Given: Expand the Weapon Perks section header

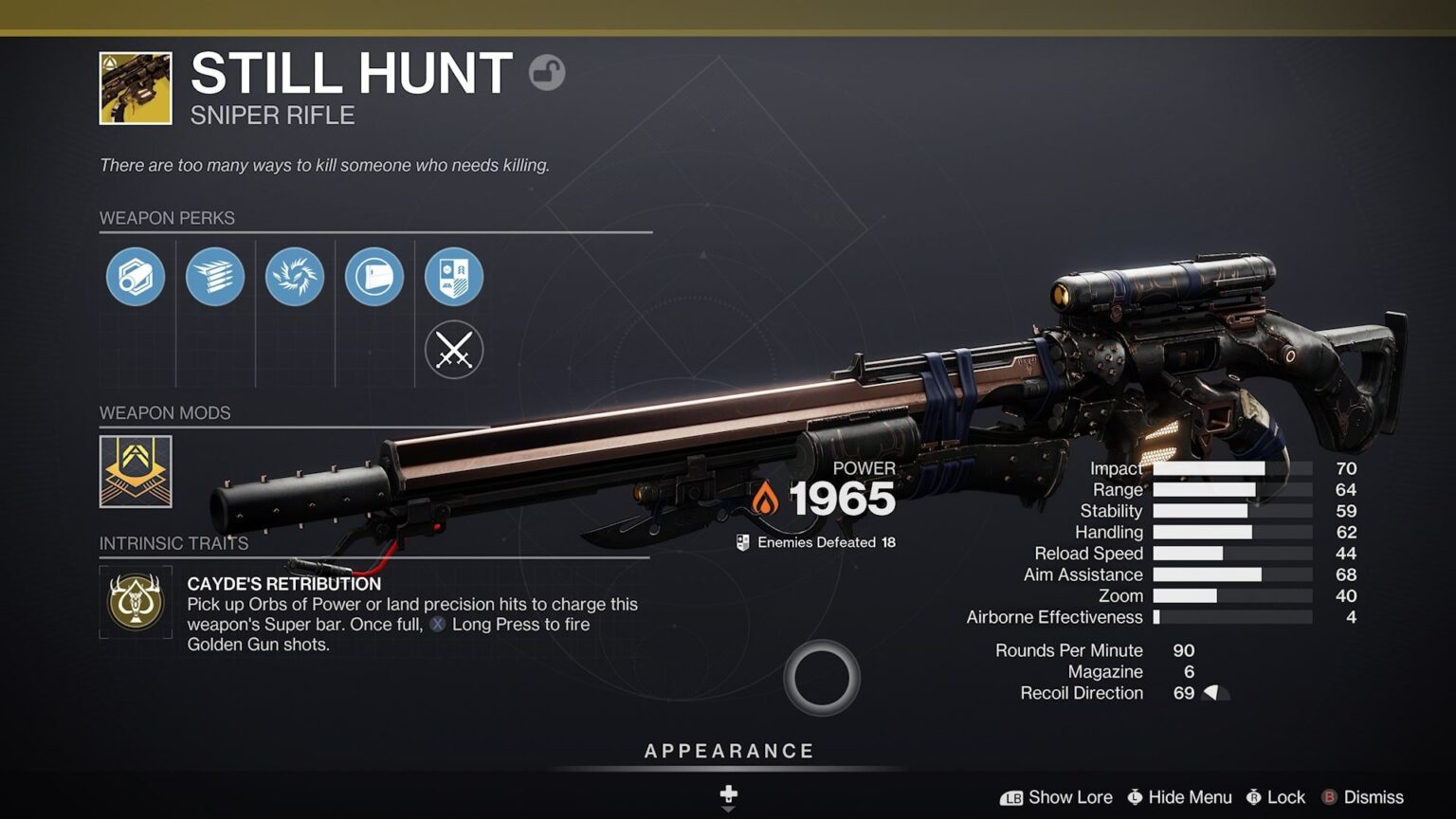Looking at the screenshot, I should [168, 218].
